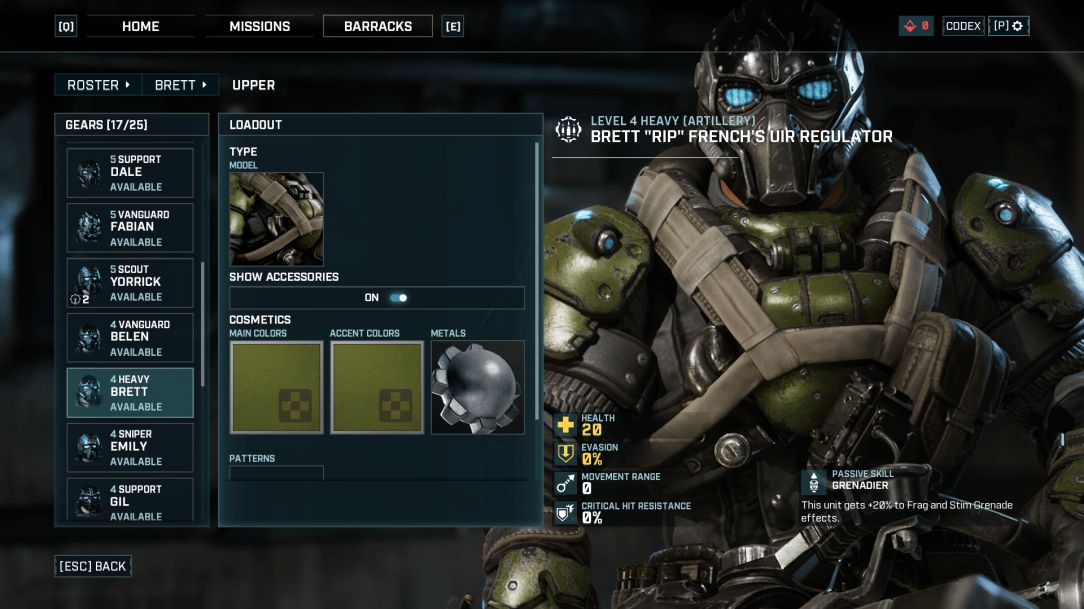Return to the Brett breadcrumb
Viewport: 1084px width, 609px height.
pos(181,85)
